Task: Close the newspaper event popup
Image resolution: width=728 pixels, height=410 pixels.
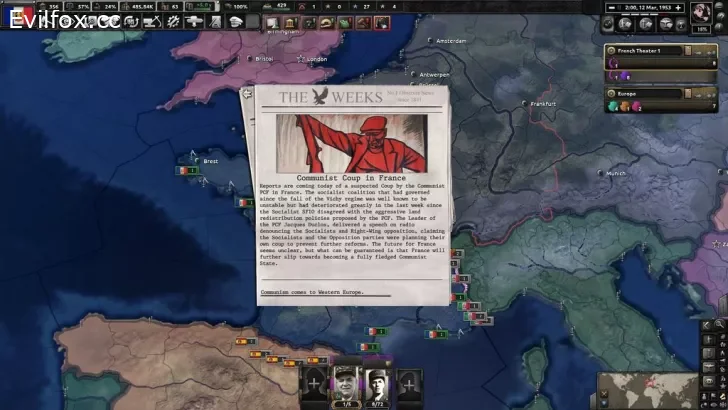Action: 247,92
